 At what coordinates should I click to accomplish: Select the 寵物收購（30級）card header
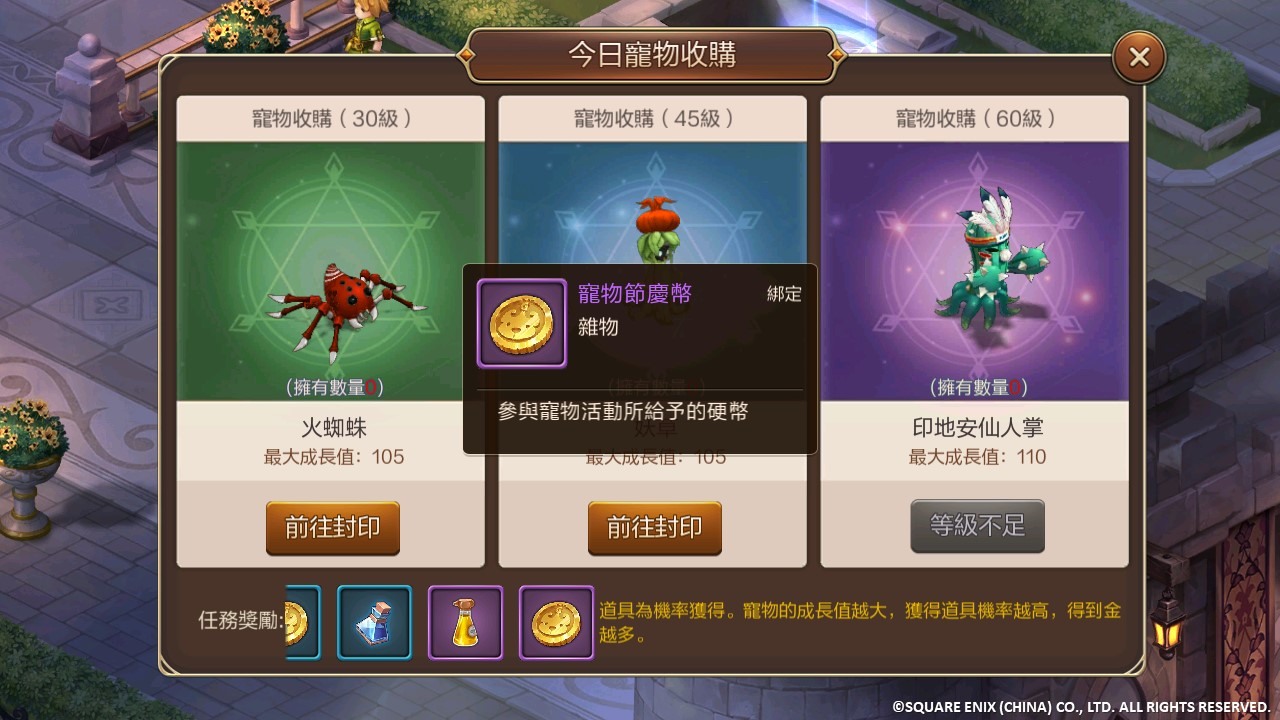pyautogui.click(x=330, y=117)
